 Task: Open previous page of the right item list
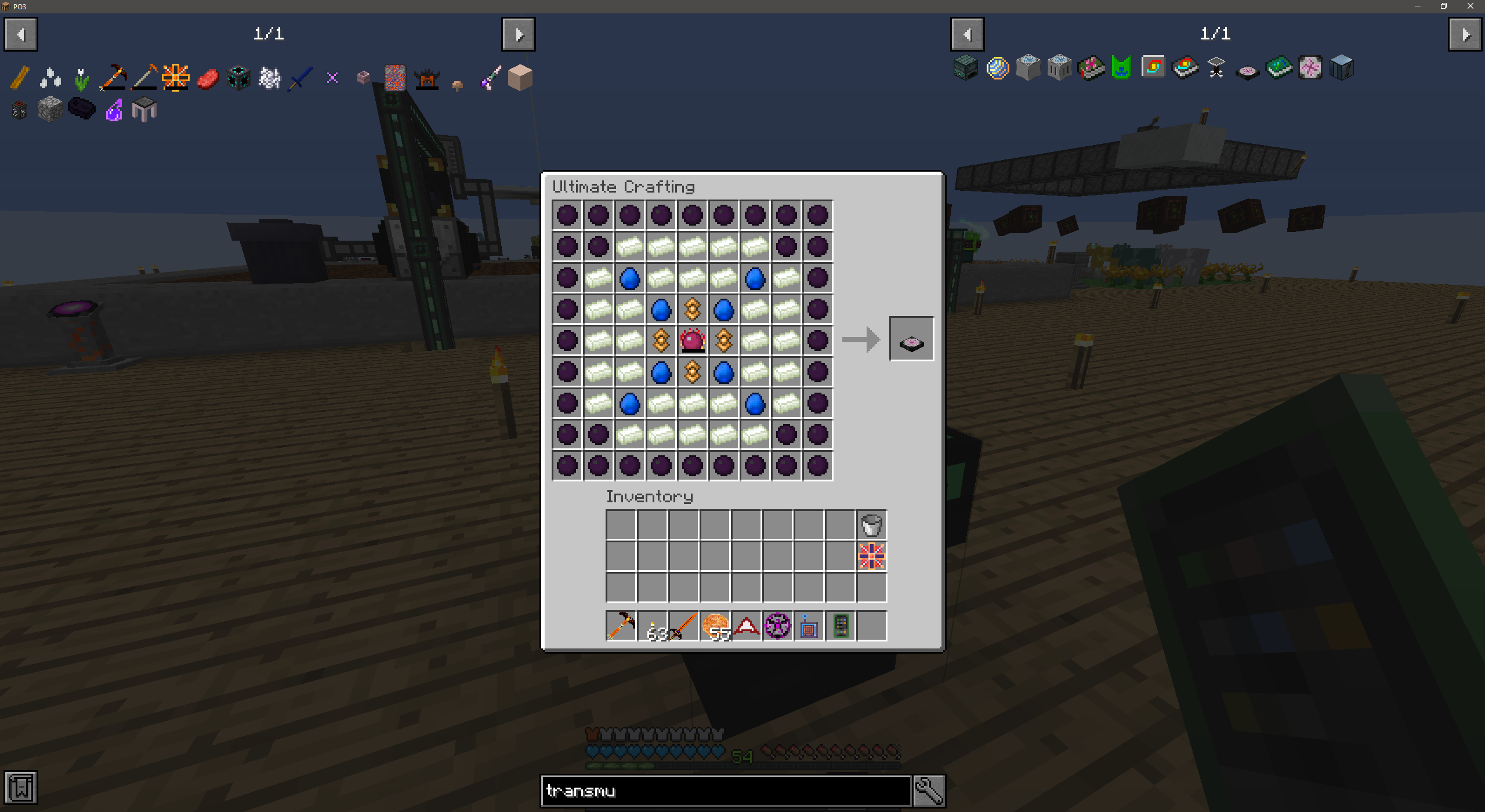[x=968, y=34]
